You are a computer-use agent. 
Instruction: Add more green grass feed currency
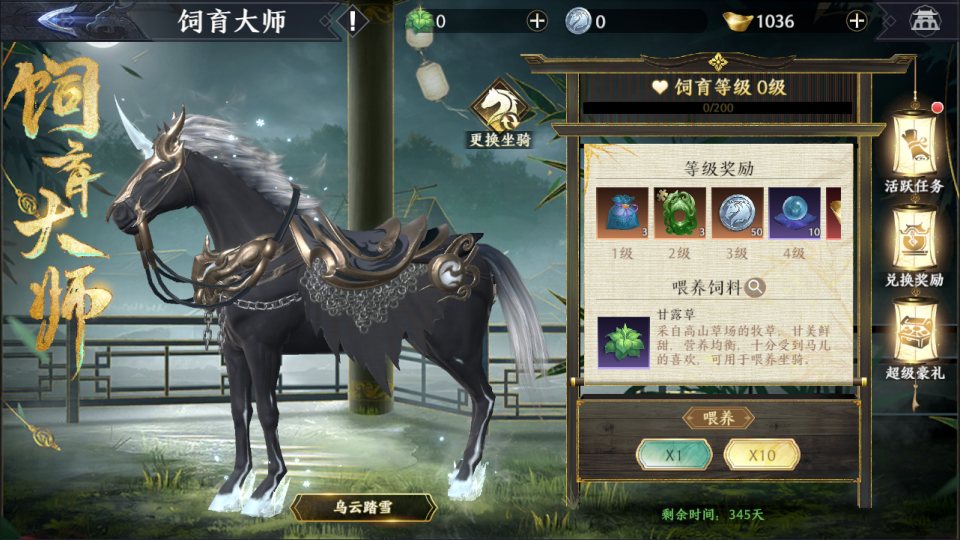click(x=537, y=21)
